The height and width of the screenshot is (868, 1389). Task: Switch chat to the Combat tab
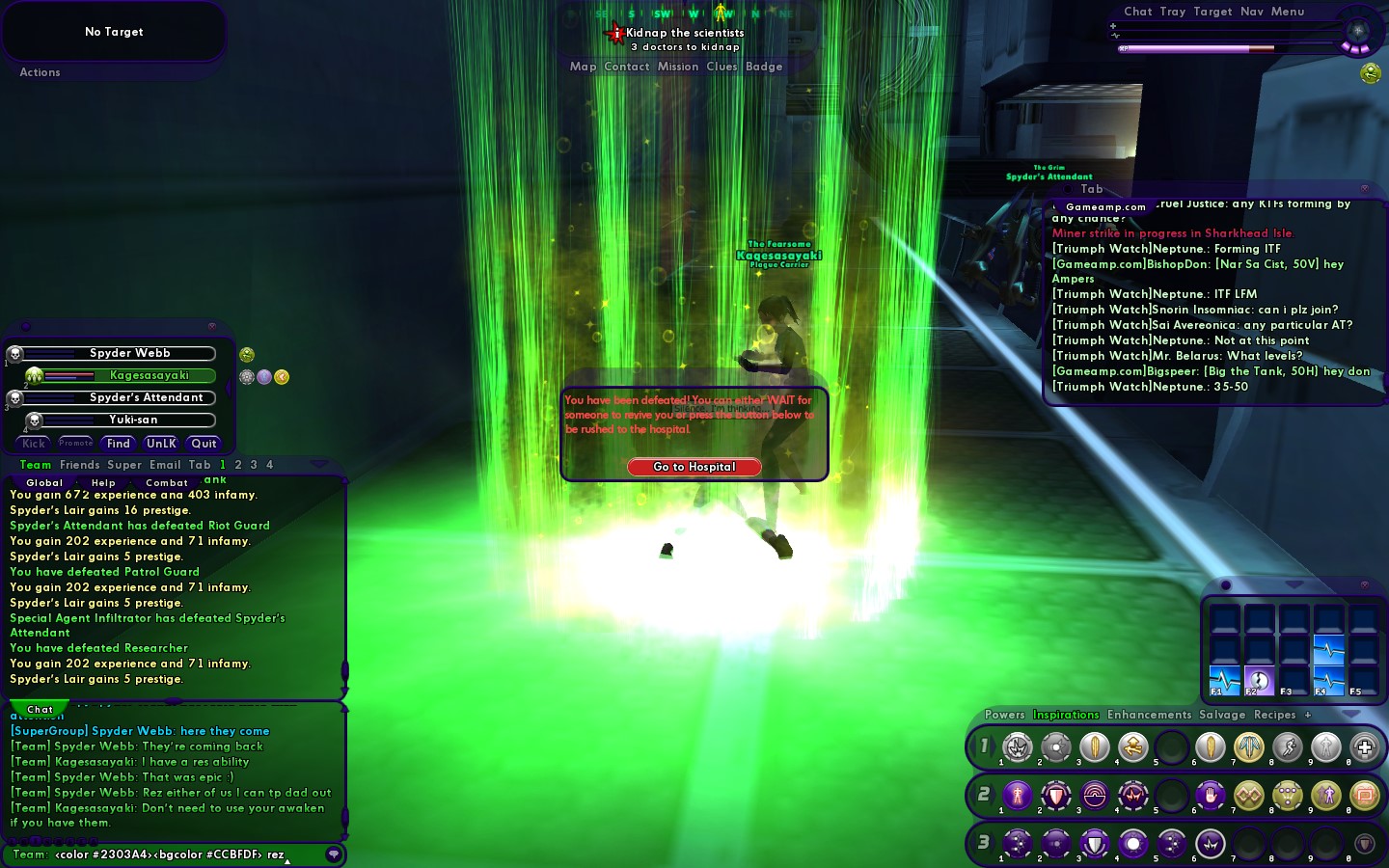(x=167, y=482)
